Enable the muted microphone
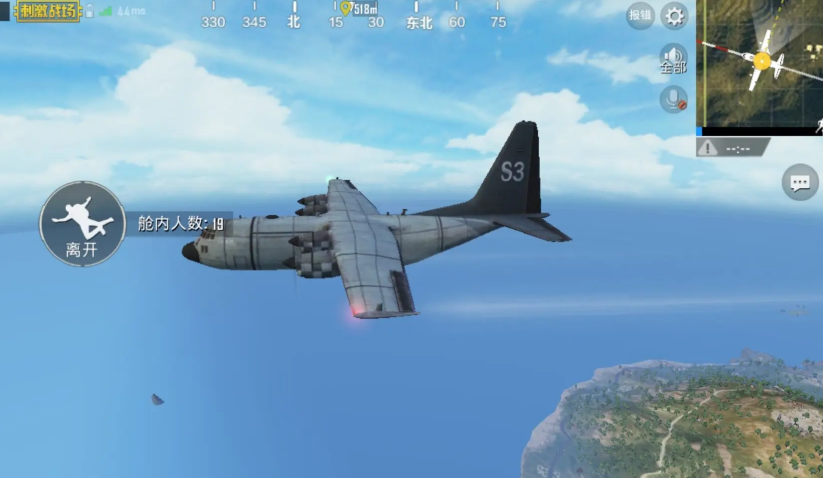The image size is (823, 478). pos(673,99)
